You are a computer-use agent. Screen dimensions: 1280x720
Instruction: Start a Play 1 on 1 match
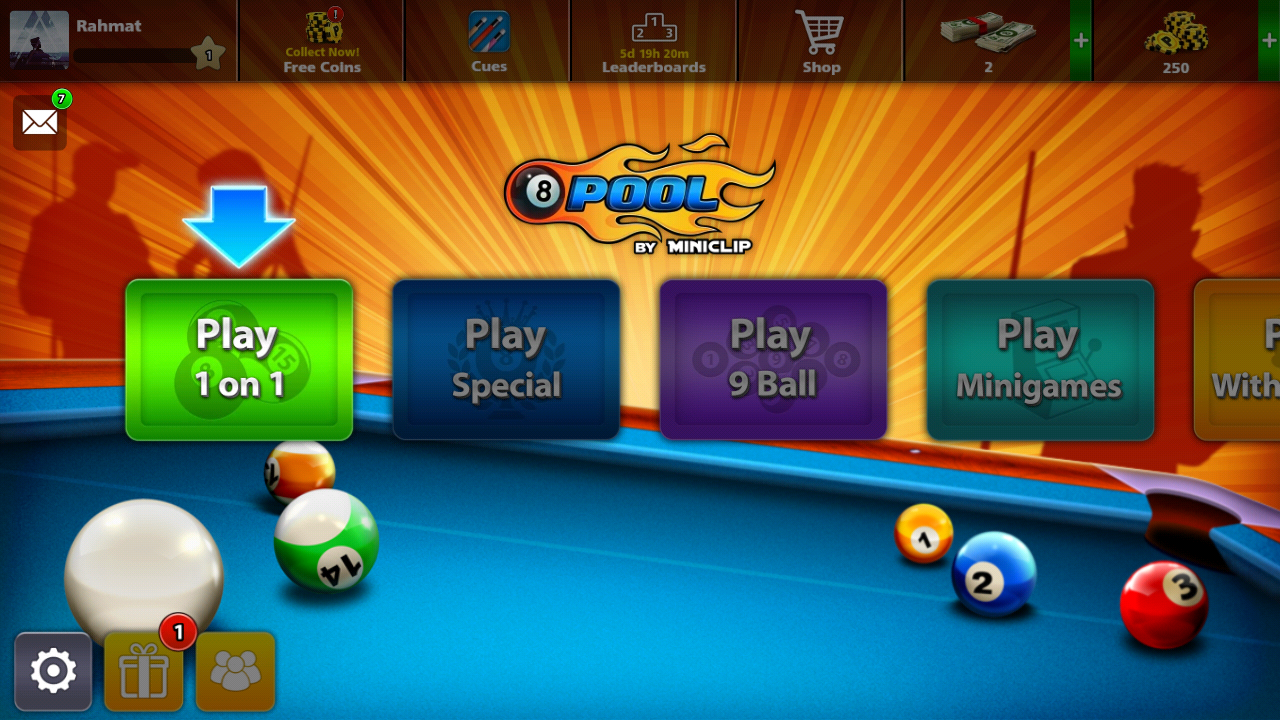(239, 360)
